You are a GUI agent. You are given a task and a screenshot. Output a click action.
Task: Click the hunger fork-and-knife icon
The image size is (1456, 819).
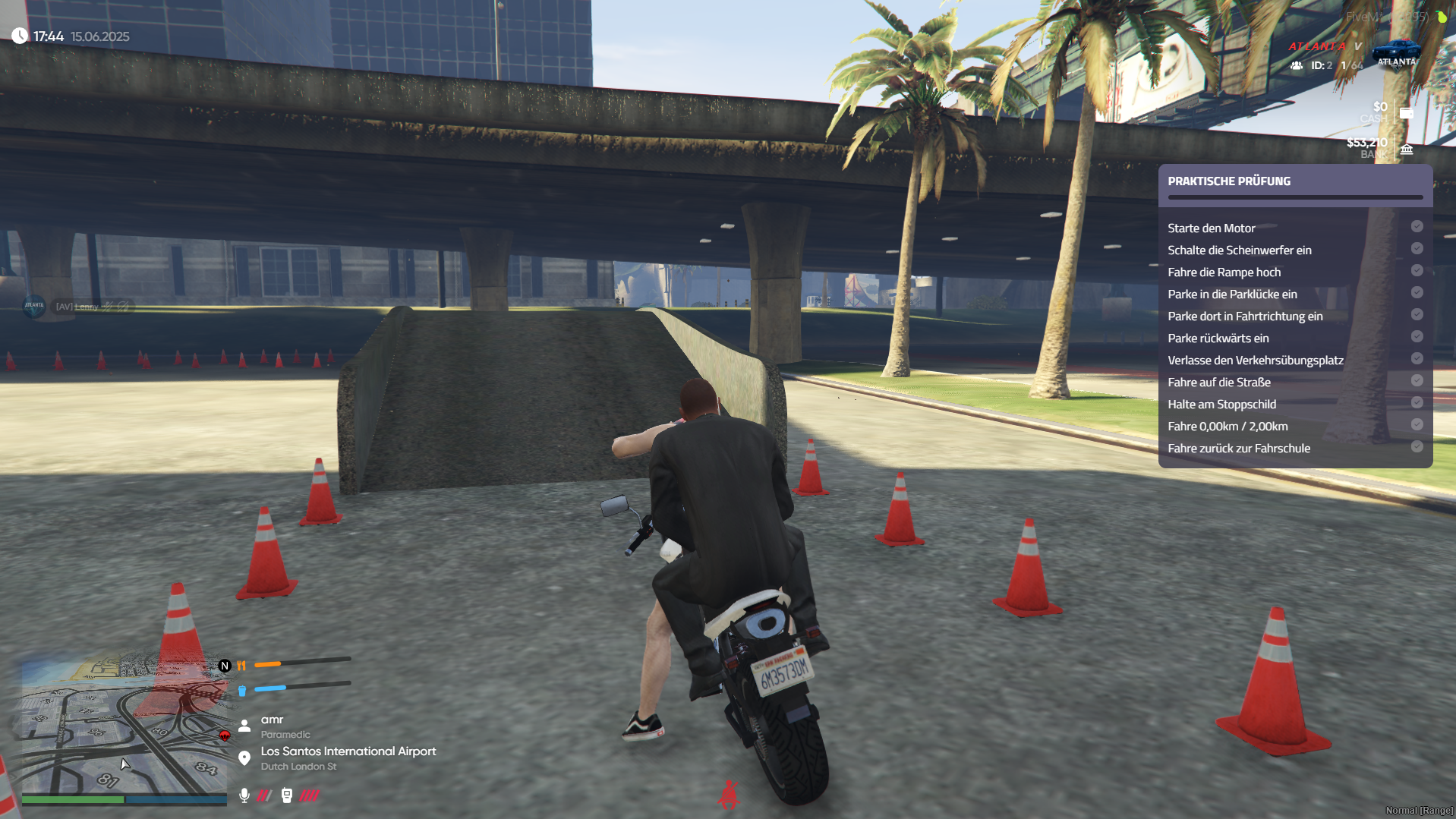[x=241, y=666]
